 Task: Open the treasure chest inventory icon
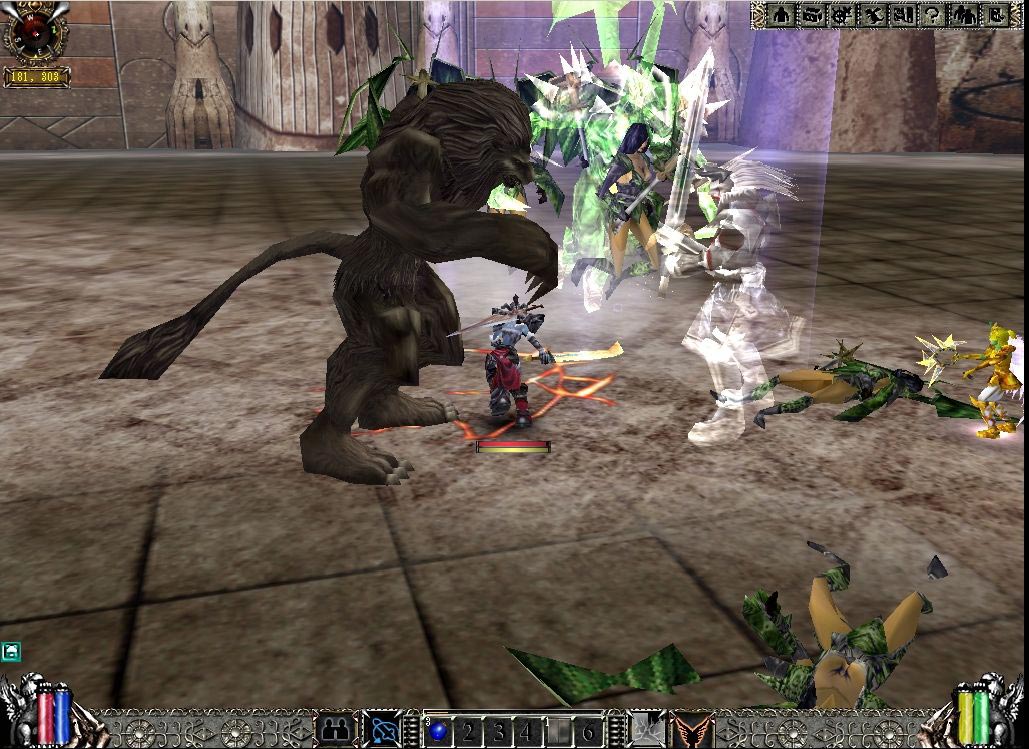coord(811,15)
